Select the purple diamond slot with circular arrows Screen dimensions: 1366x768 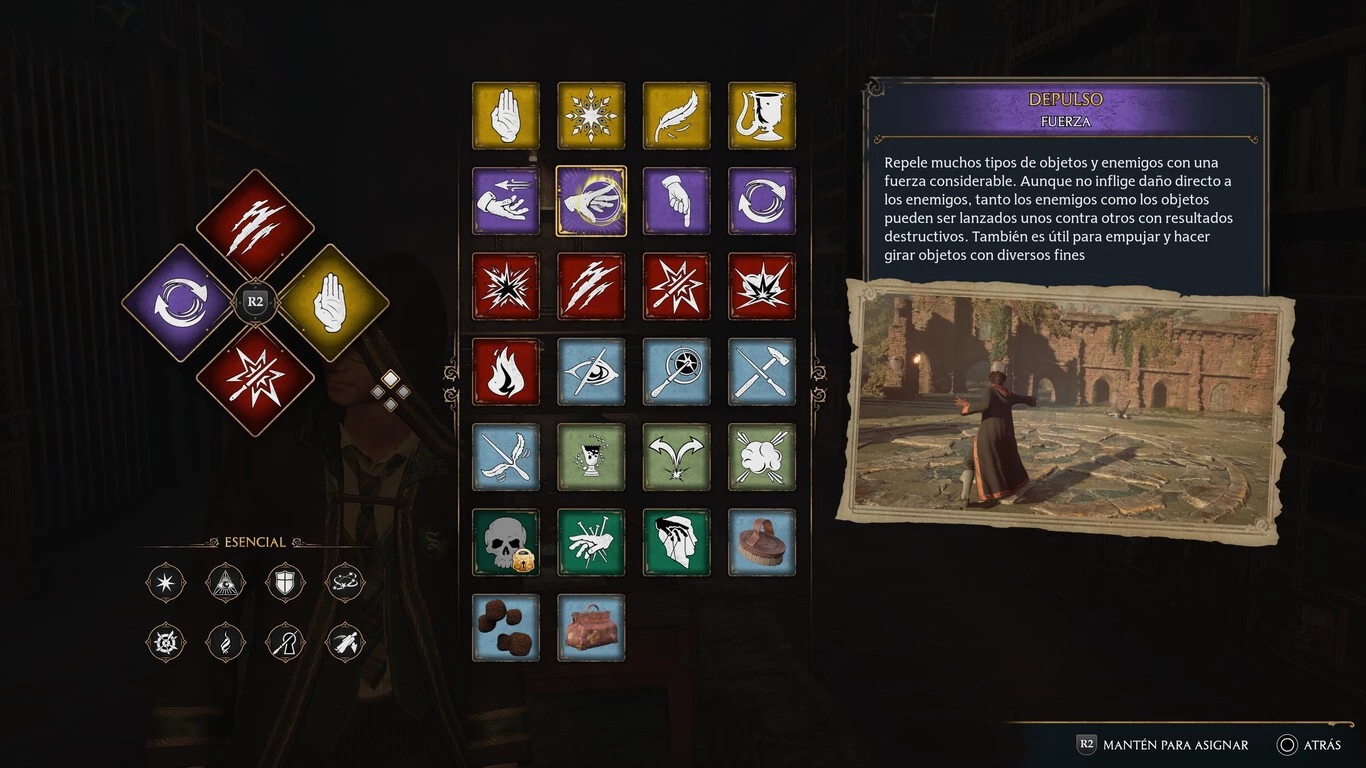point(181,302)
